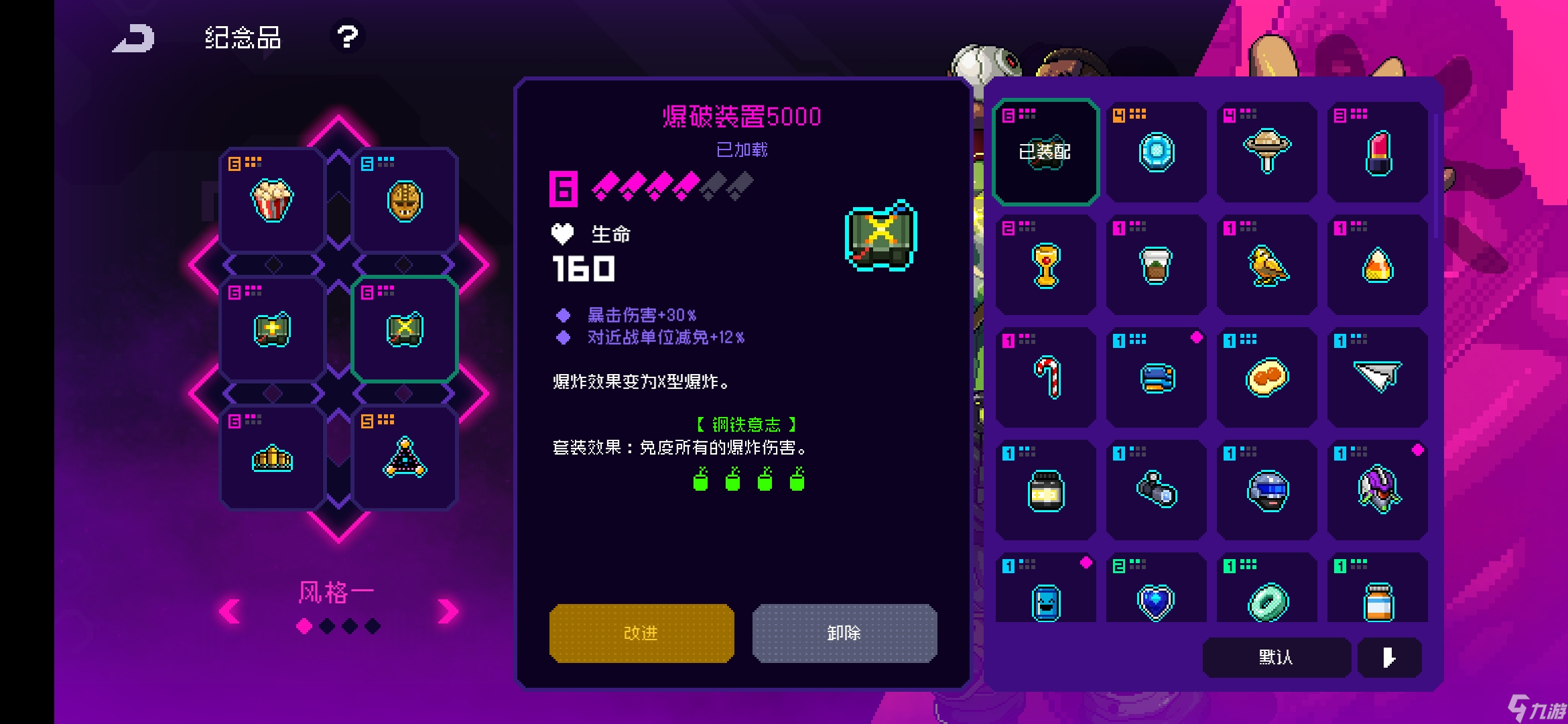Select the blue helmet item
Image resolution: width=1568 pixels, height=724 pixels.
tap(1266, 491)
